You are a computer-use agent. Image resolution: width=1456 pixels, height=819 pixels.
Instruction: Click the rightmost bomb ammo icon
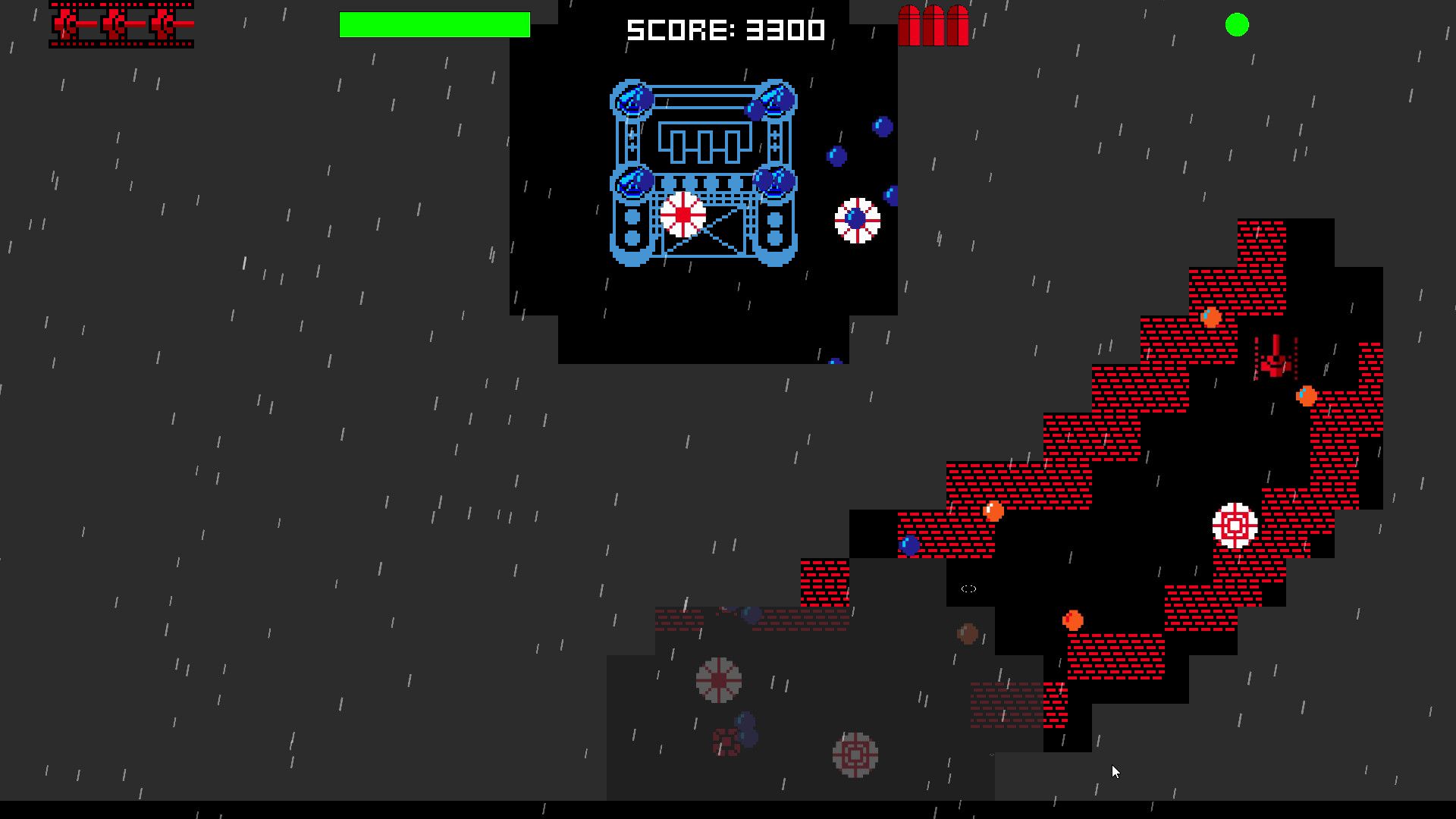[x=957, y=25]
